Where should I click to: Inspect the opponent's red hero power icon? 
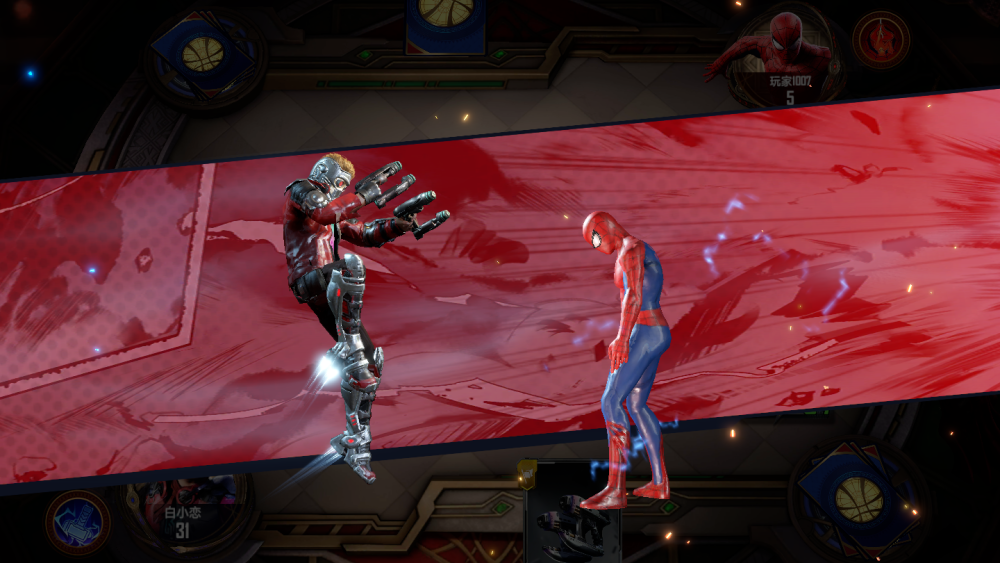click(881, 39)
